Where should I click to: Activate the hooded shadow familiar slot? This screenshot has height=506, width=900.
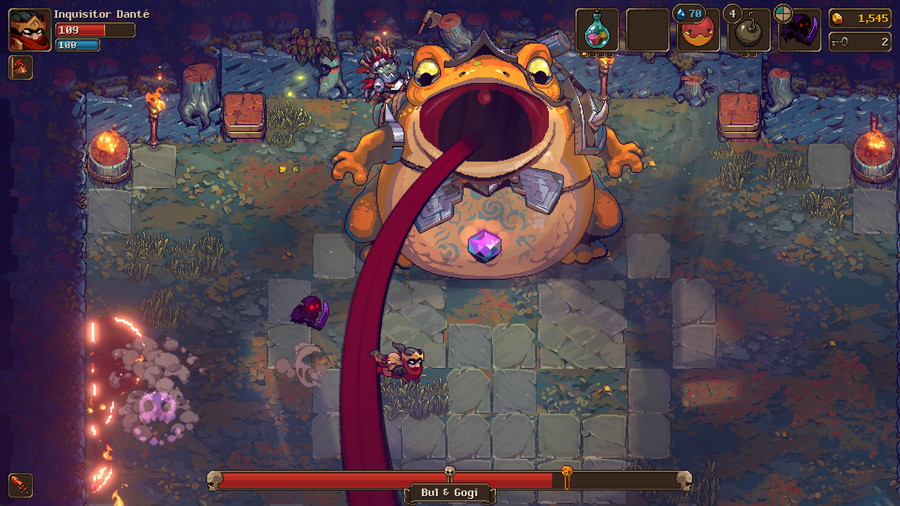click(799, 30)
